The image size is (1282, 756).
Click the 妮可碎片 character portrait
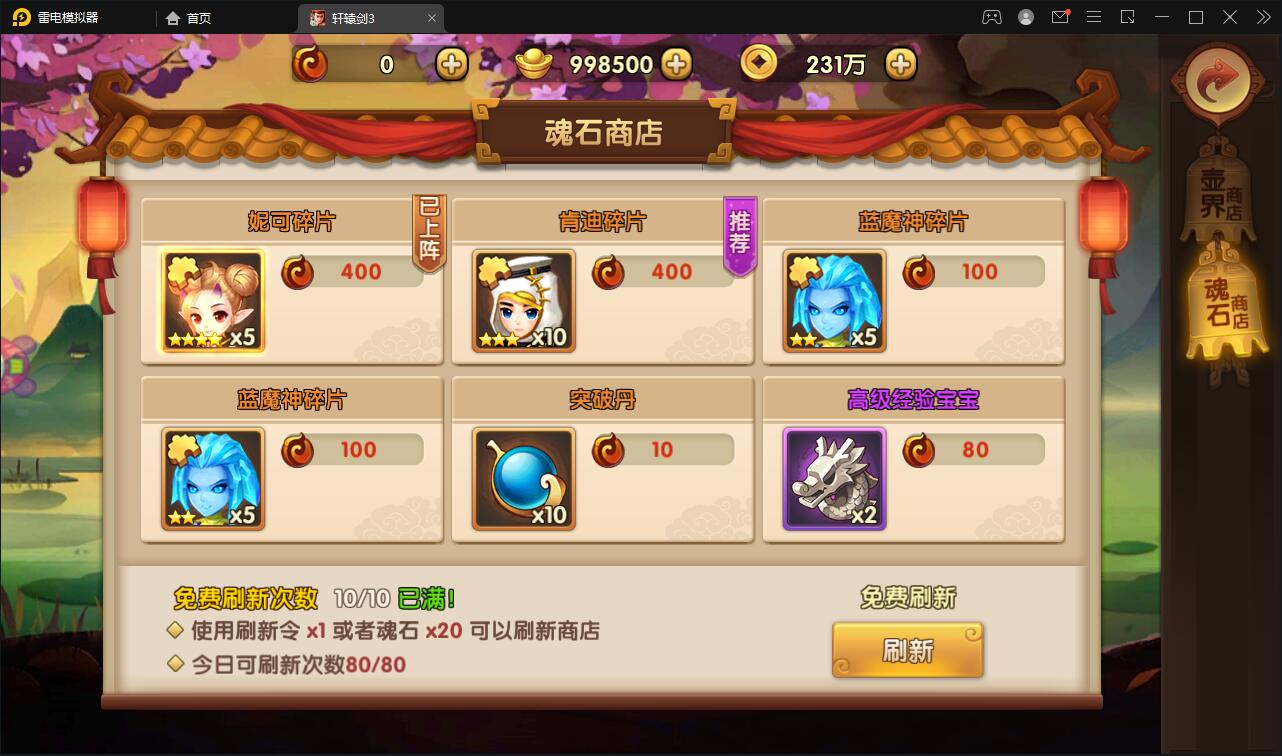pos(211,301)
